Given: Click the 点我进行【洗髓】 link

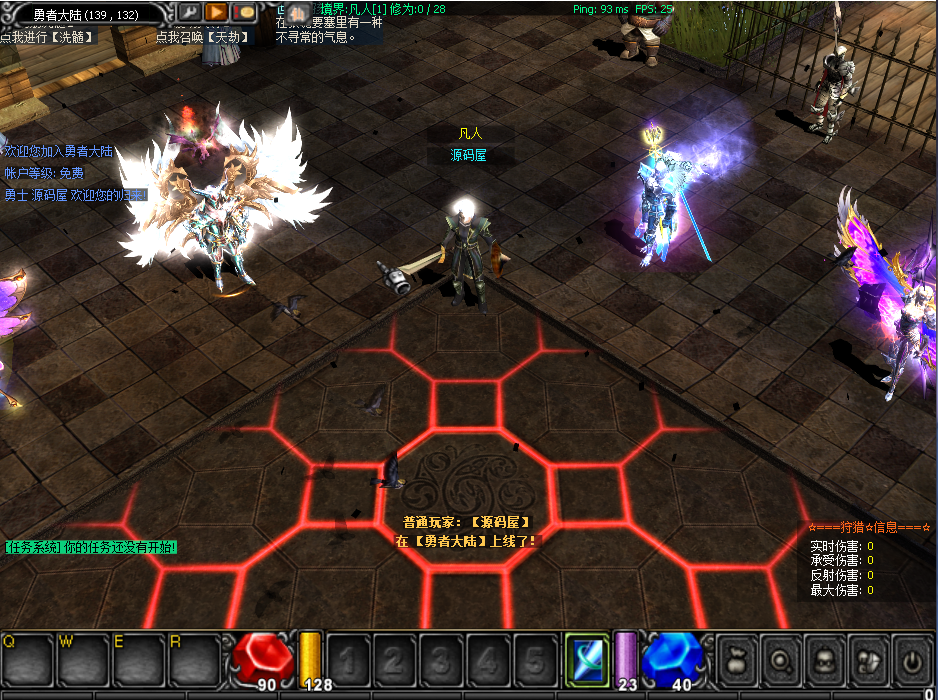Looking at the screenshot, I should [49, 37].
